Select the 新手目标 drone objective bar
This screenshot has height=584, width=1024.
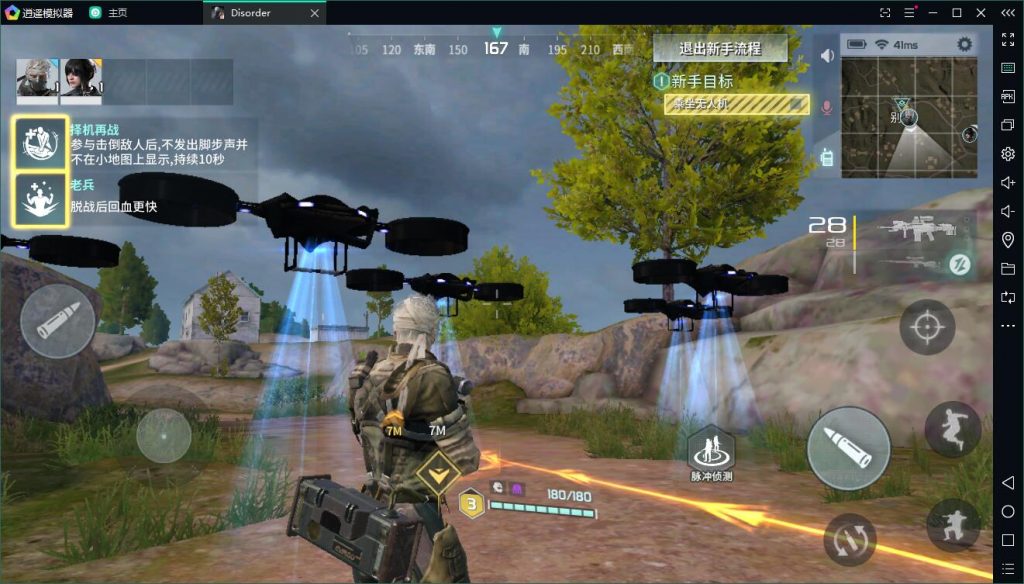(x=736, y=104)
